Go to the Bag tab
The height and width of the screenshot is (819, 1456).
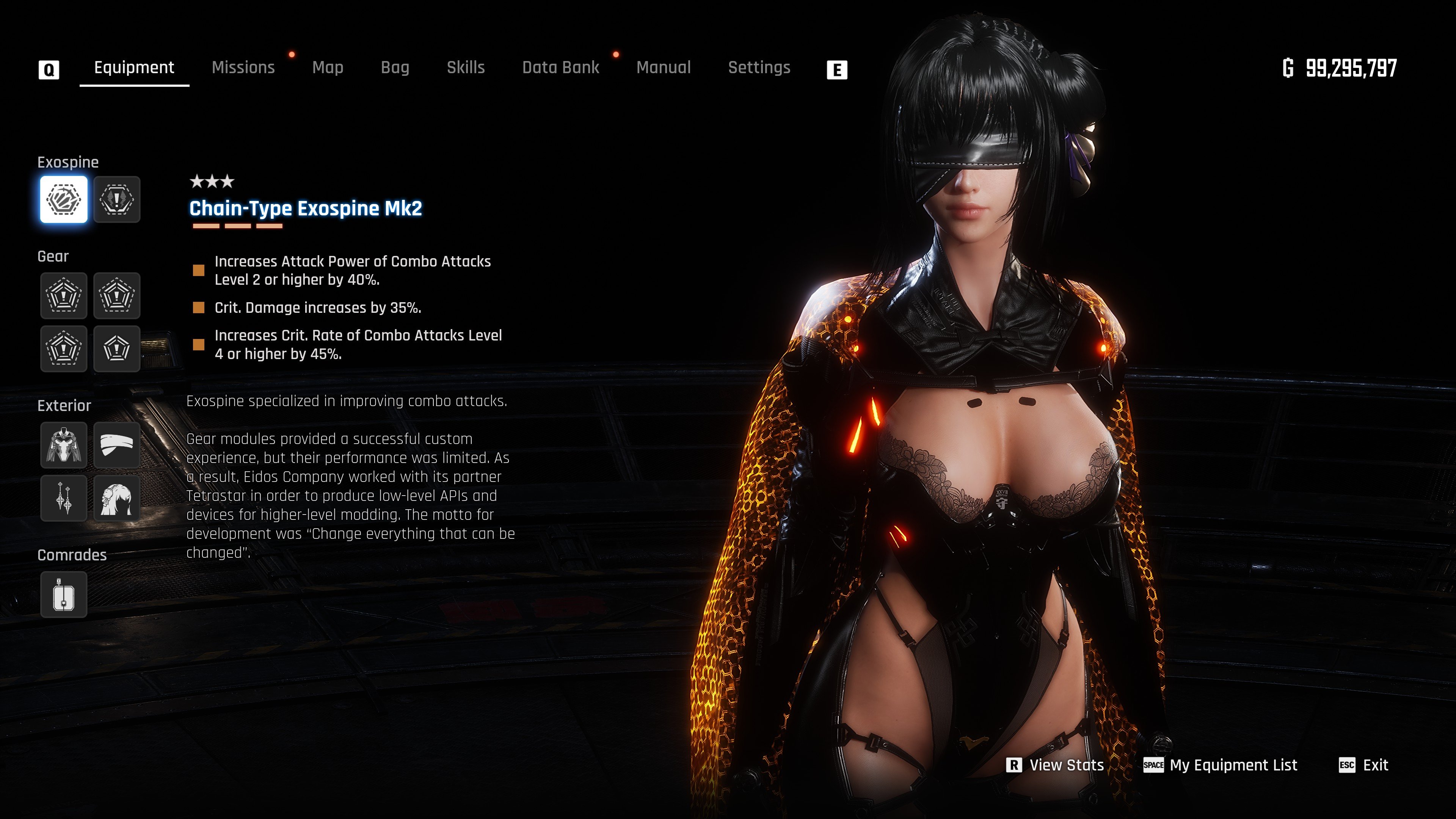(x=395, y=68)
